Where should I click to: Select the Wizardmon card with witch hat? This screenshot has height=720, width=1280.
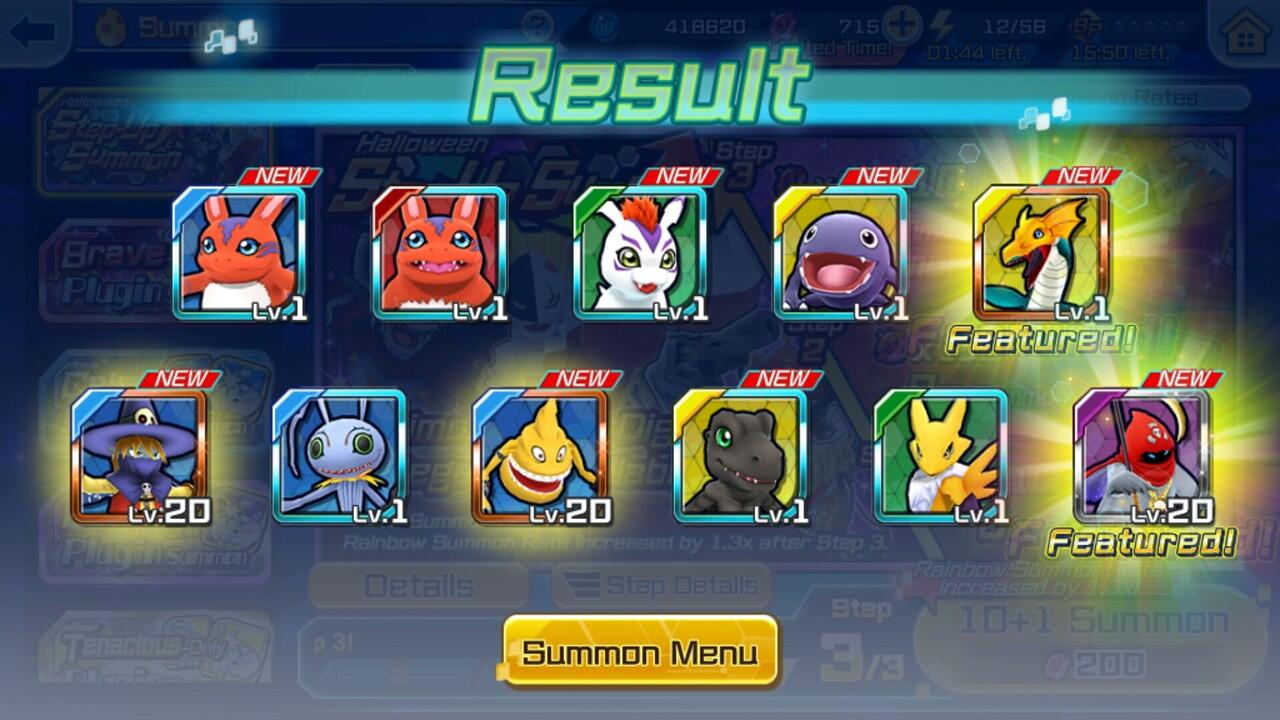pyautogui.click(x=139, y=456)
